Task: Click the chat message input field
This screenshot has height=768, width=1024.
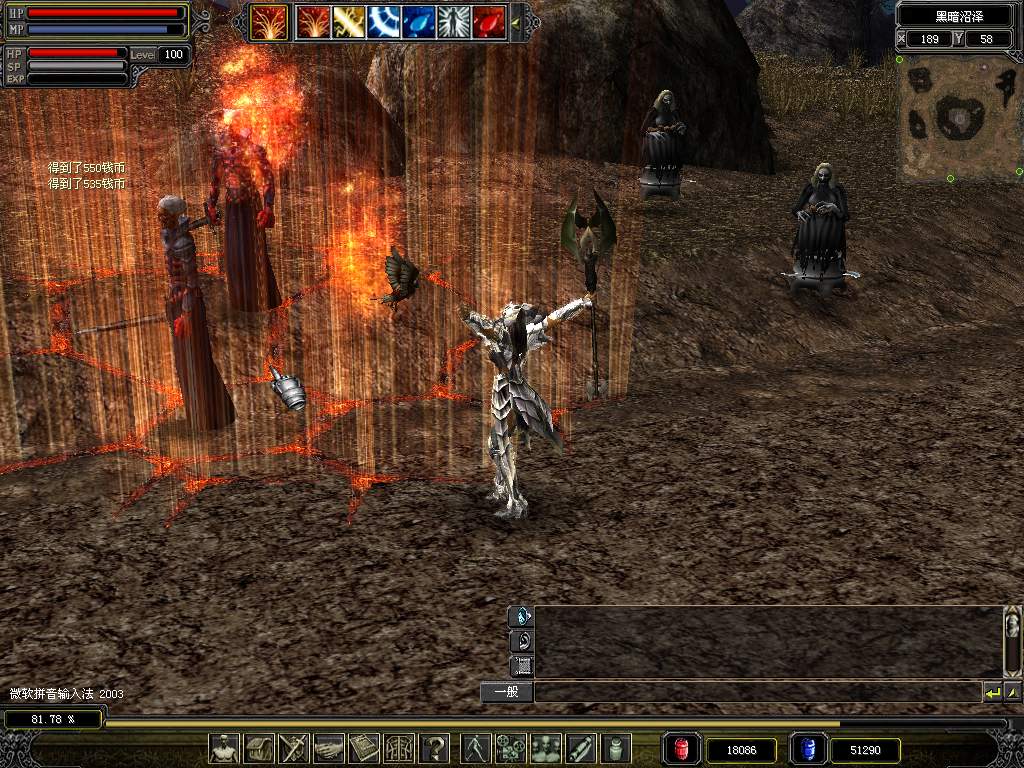Action: (756, 692)
